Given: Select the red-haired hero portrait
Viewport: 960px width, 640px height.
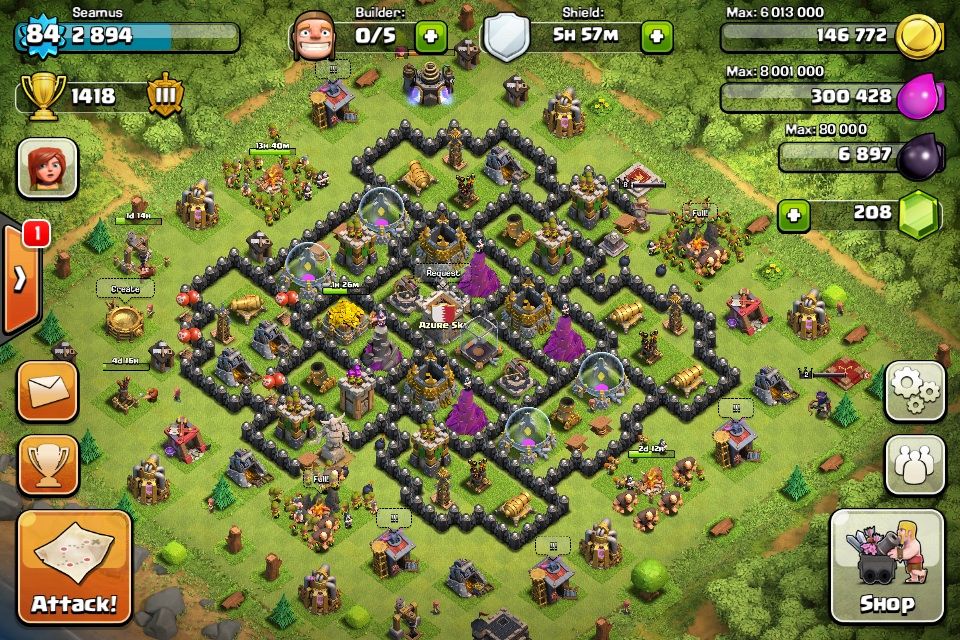Looking at the screenshot, I should click(x=47, y=167).
